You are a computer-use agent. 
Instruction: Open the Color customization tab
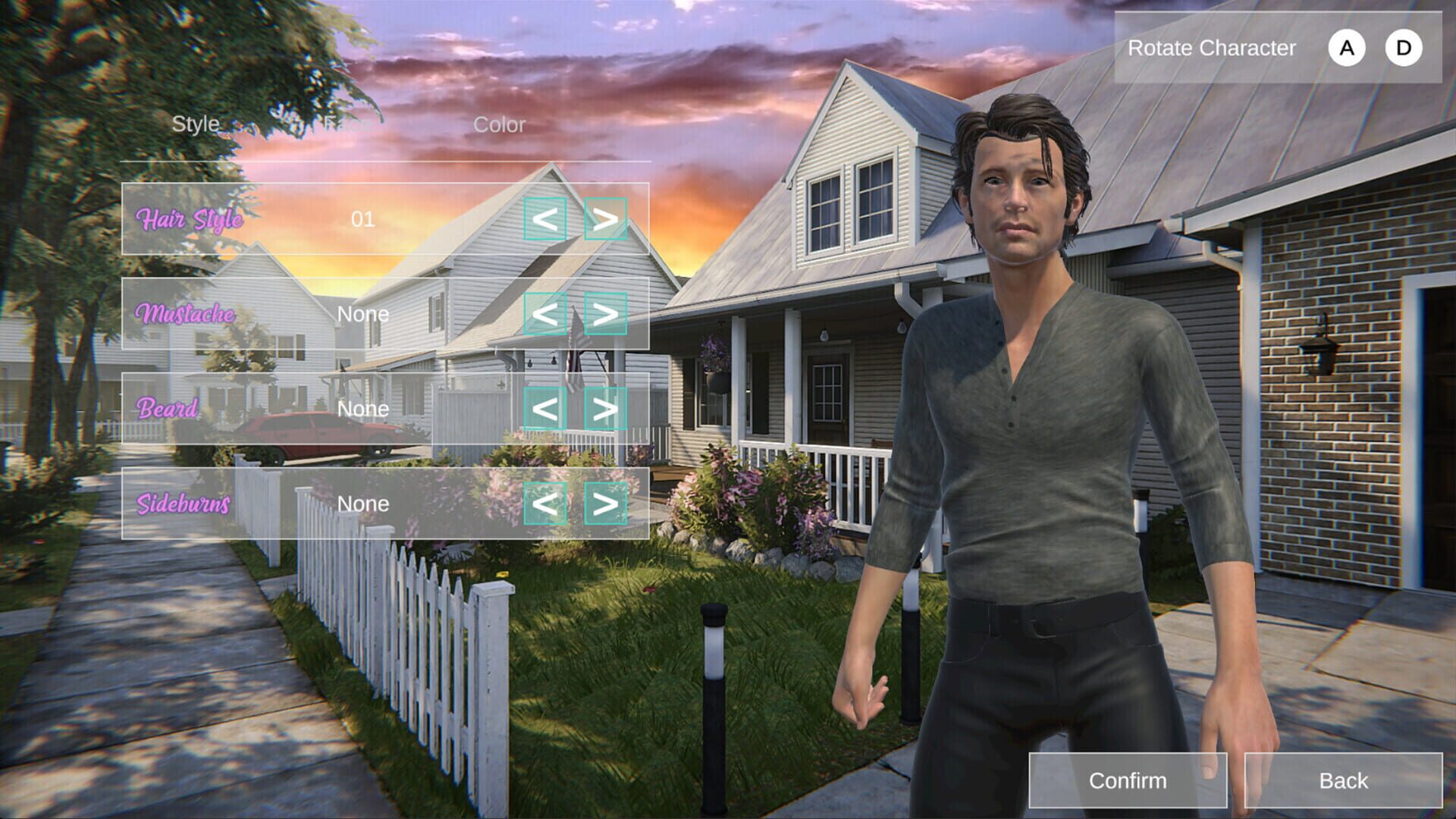(498, 125)
